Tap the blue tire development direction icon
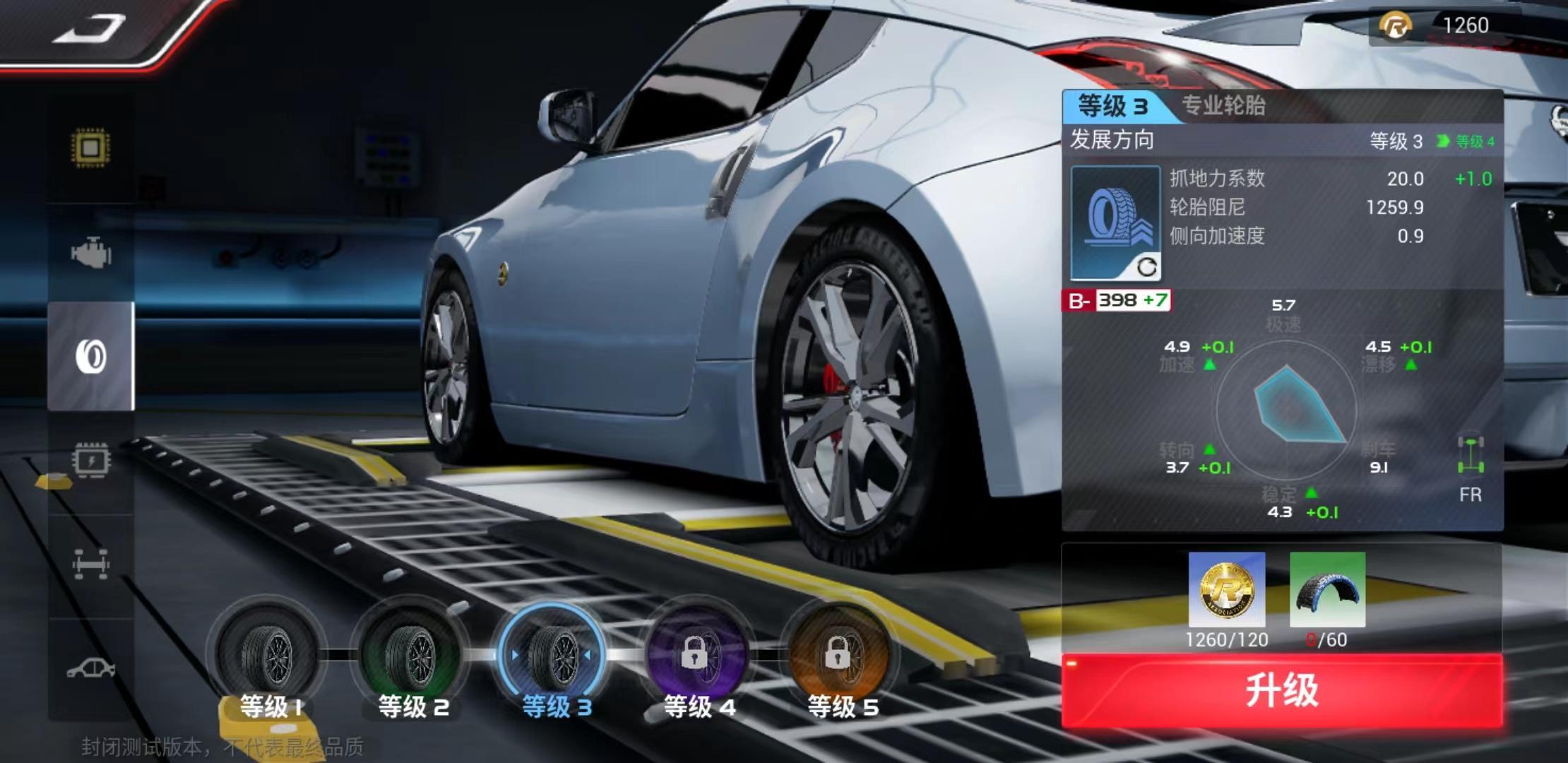 (x=1115, y=222)
